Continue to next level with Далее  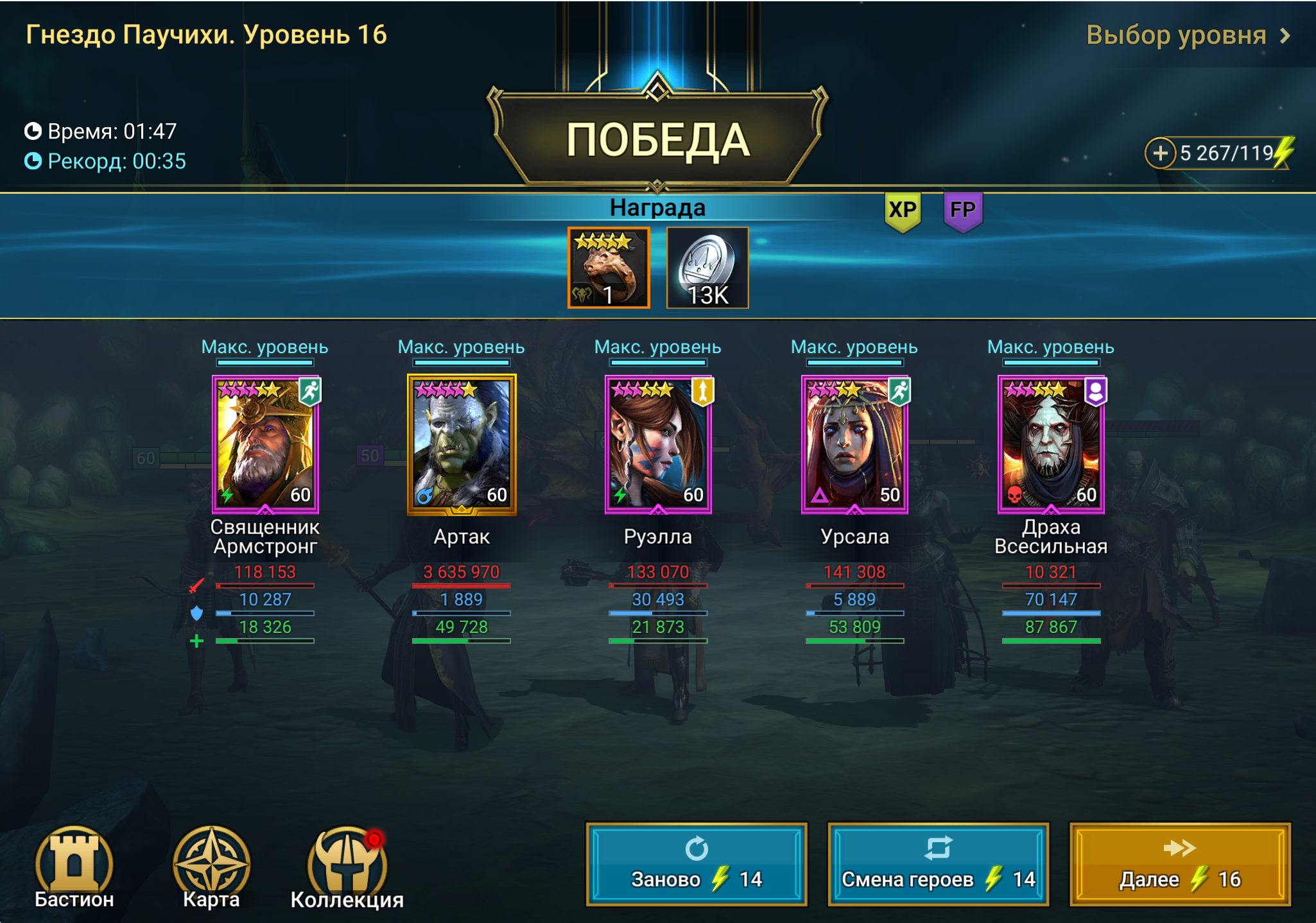pos(1180,864)
